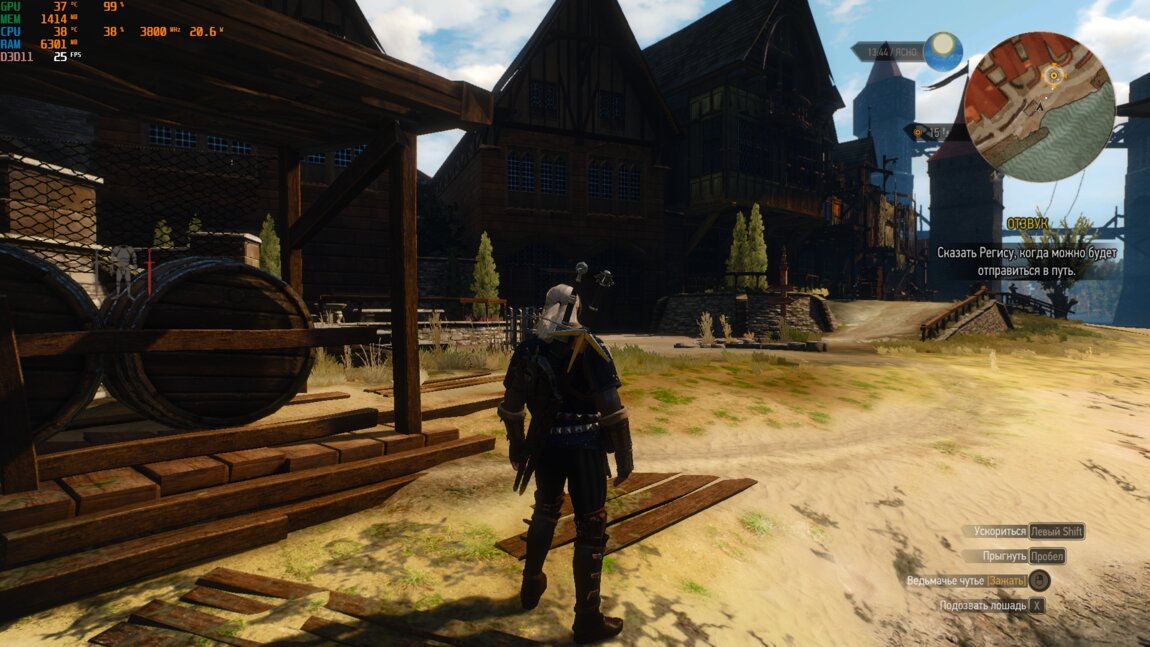Select the sun weather icon
Screen dimensions: 1150x647
(x=942, y=49)
